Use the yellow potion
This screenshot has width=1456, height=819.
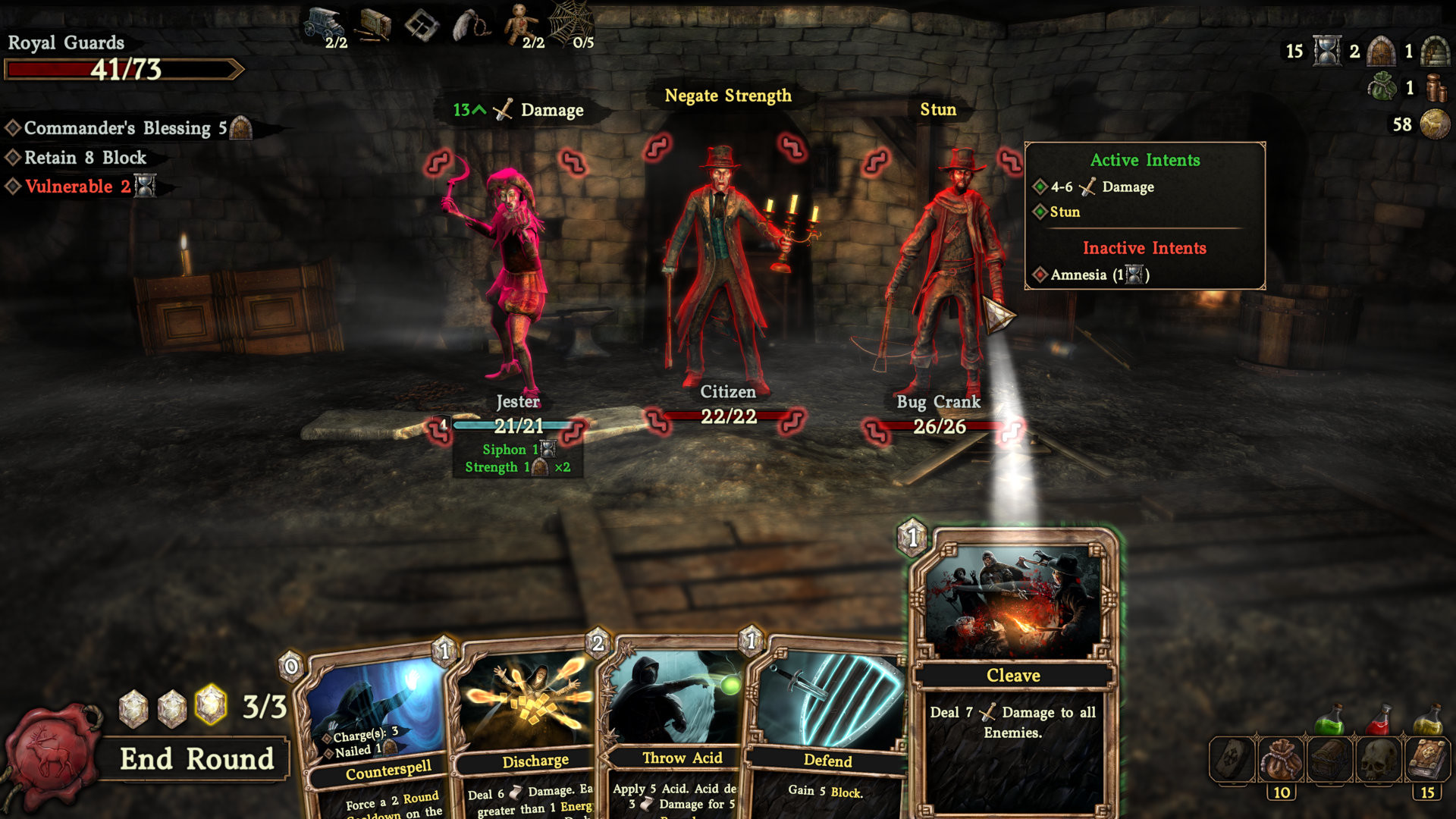(x=1428, y=719)
